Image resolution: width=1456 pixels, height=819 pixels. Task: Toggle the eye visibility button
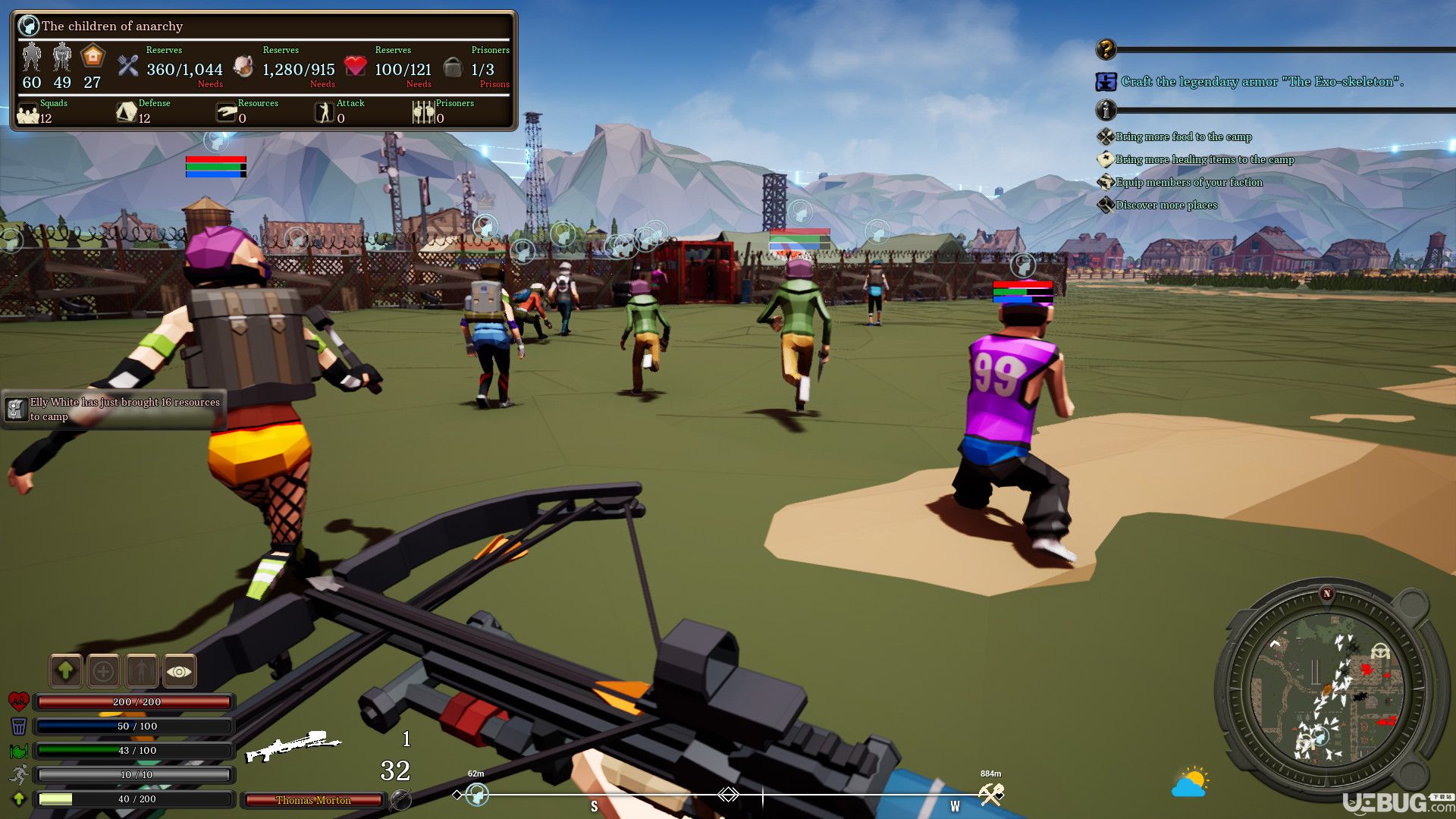tap(179, 670)
